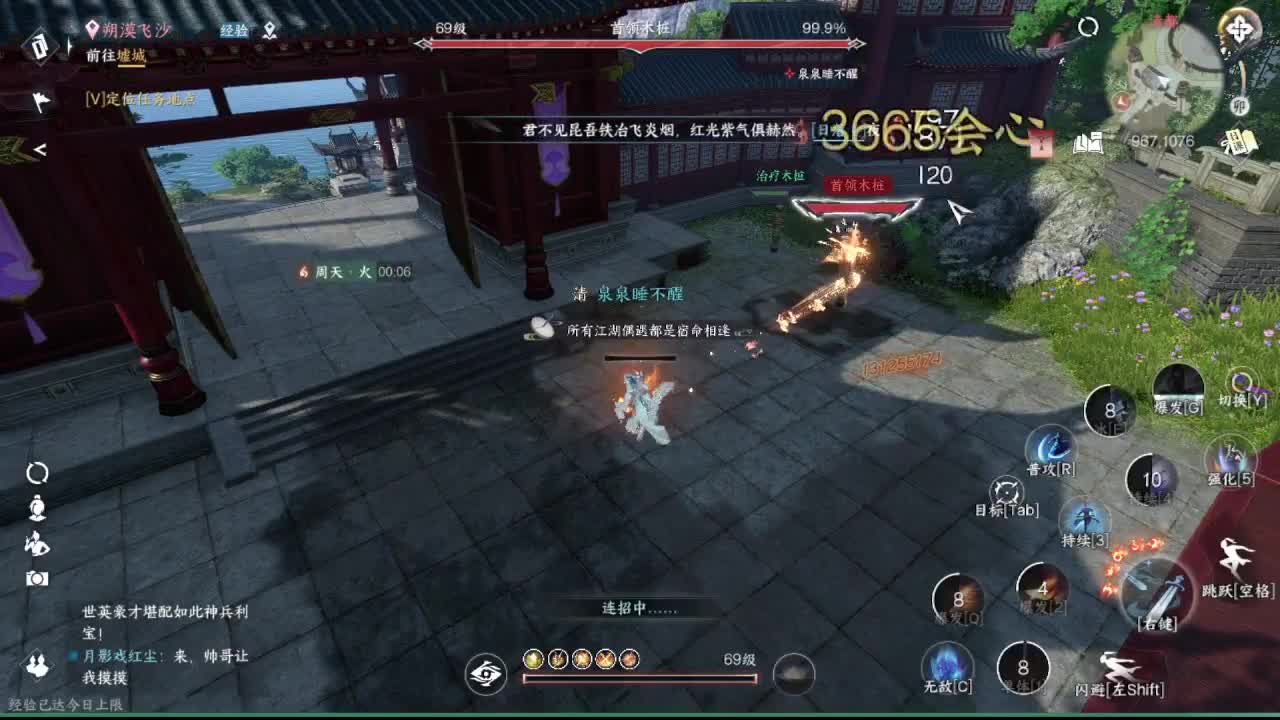The height and width of the screenshot is (720, 1280).
Task: Select the 经验 tab at the top
Action: pos(236,30)
